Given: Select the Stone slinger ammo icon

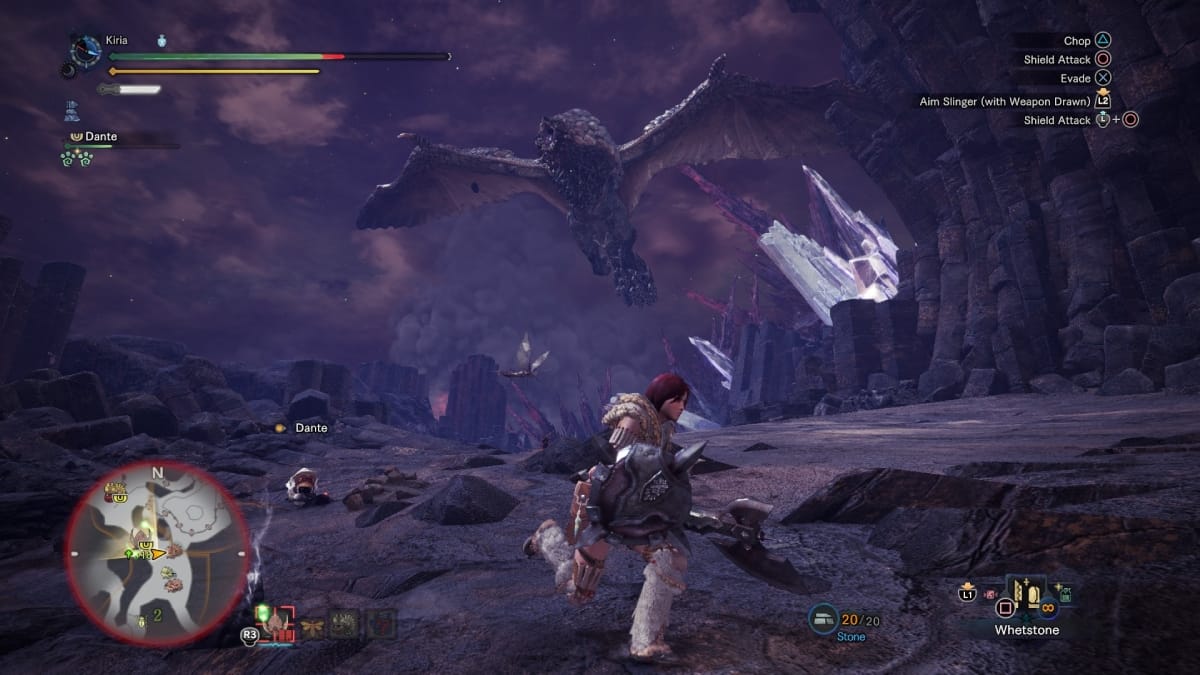Looking at the screenshot, I should tap(824, 617).
